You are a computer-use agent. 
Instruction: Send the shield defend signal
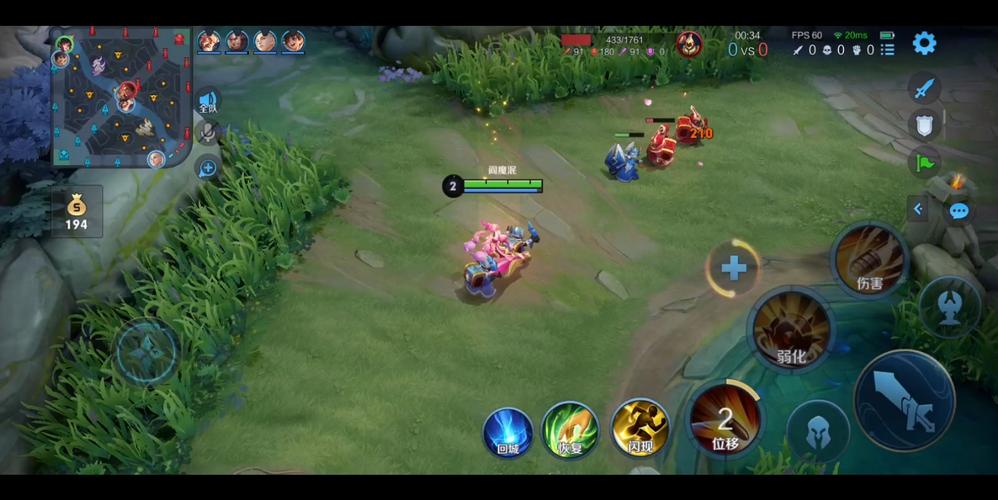pos(924,124)
